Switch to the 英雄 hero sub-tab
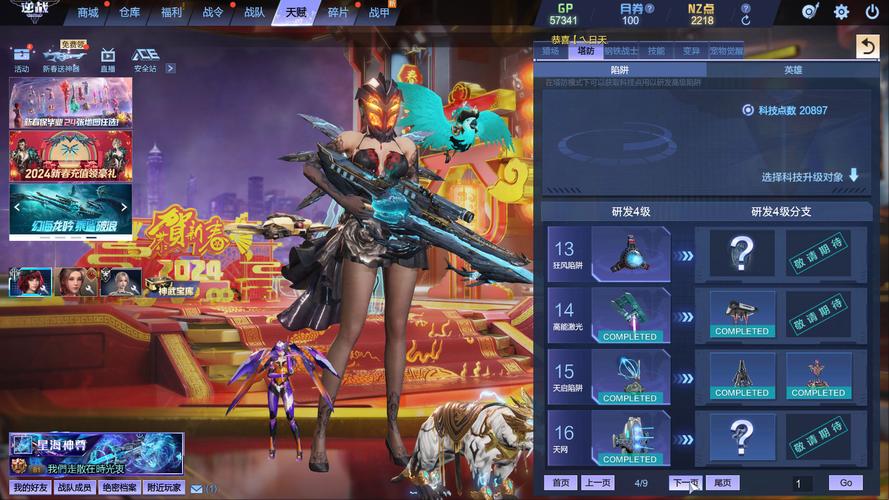This screenshot has width=889, height=500. tap(792, 70)
